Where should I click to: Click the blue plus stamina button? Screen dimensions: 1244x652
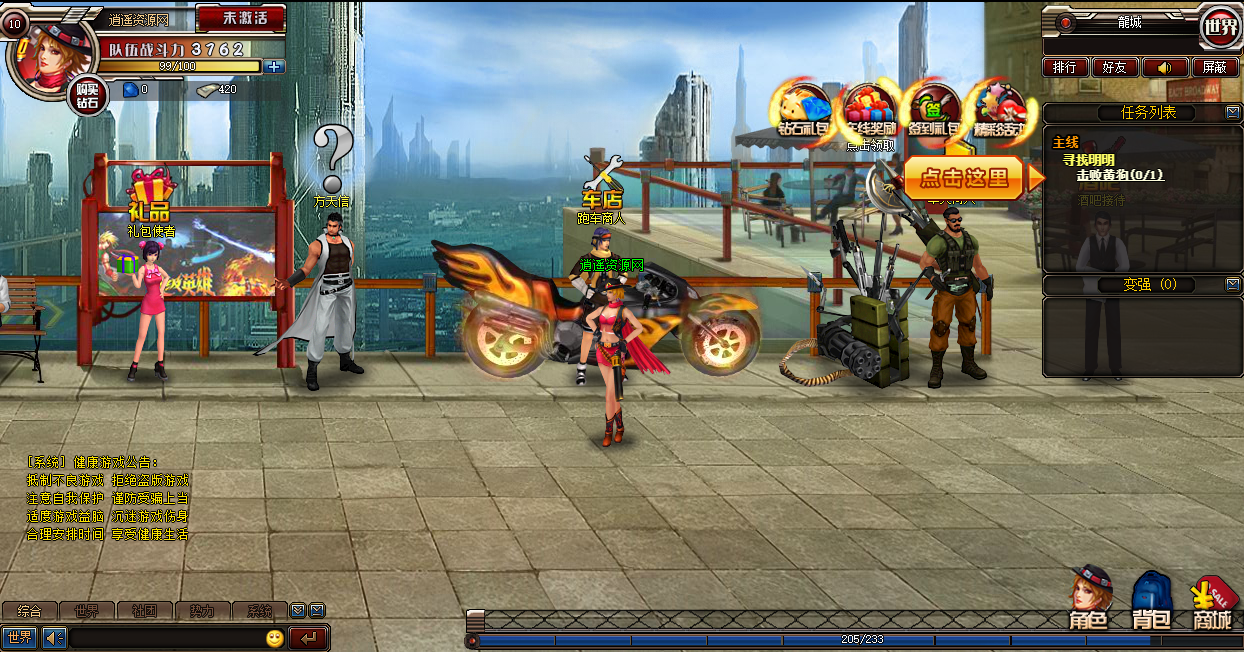coord(275,67)
